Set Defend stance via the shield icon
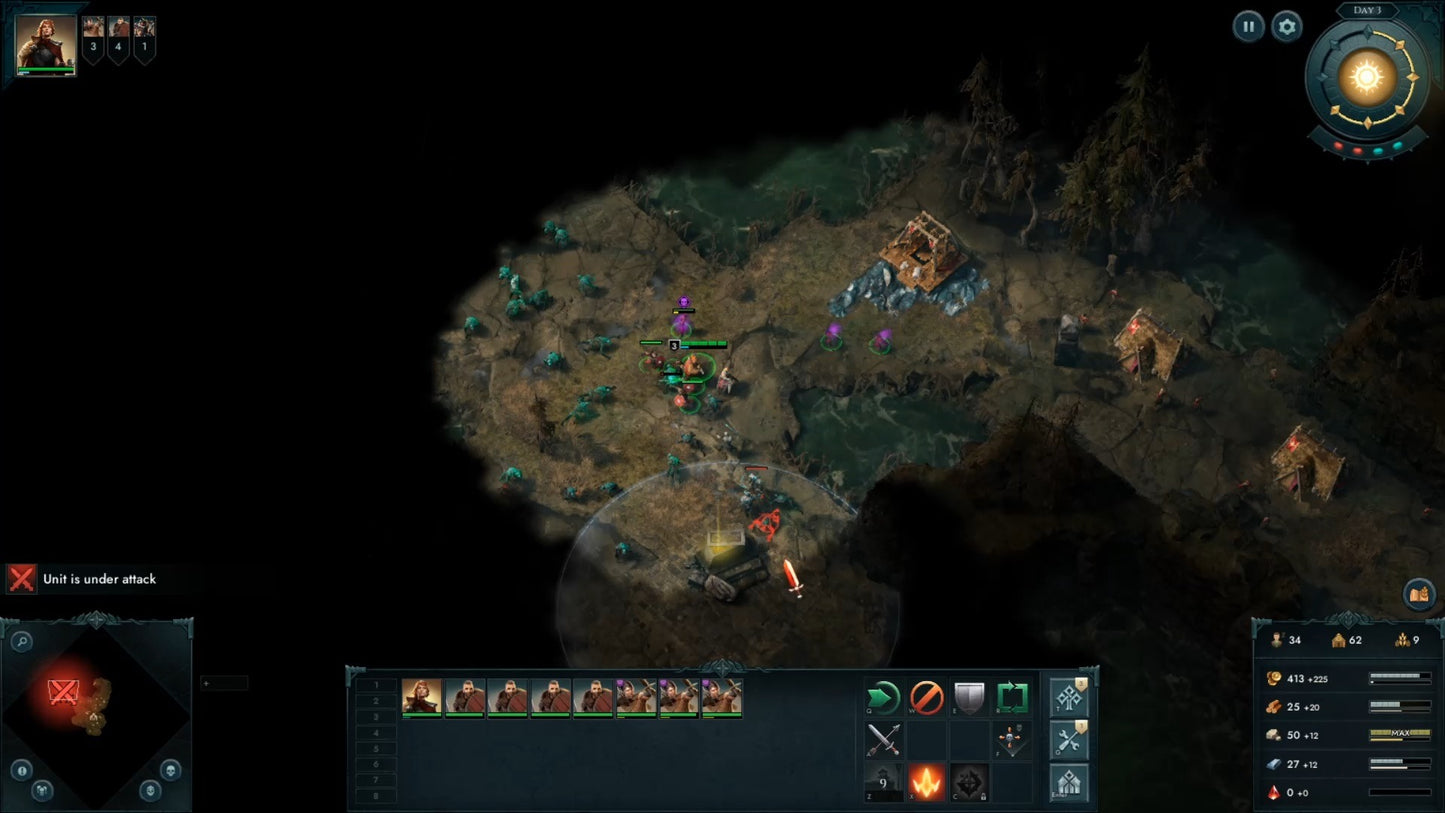The height and width of the screenshot is (813, 1445). (969, 697)
